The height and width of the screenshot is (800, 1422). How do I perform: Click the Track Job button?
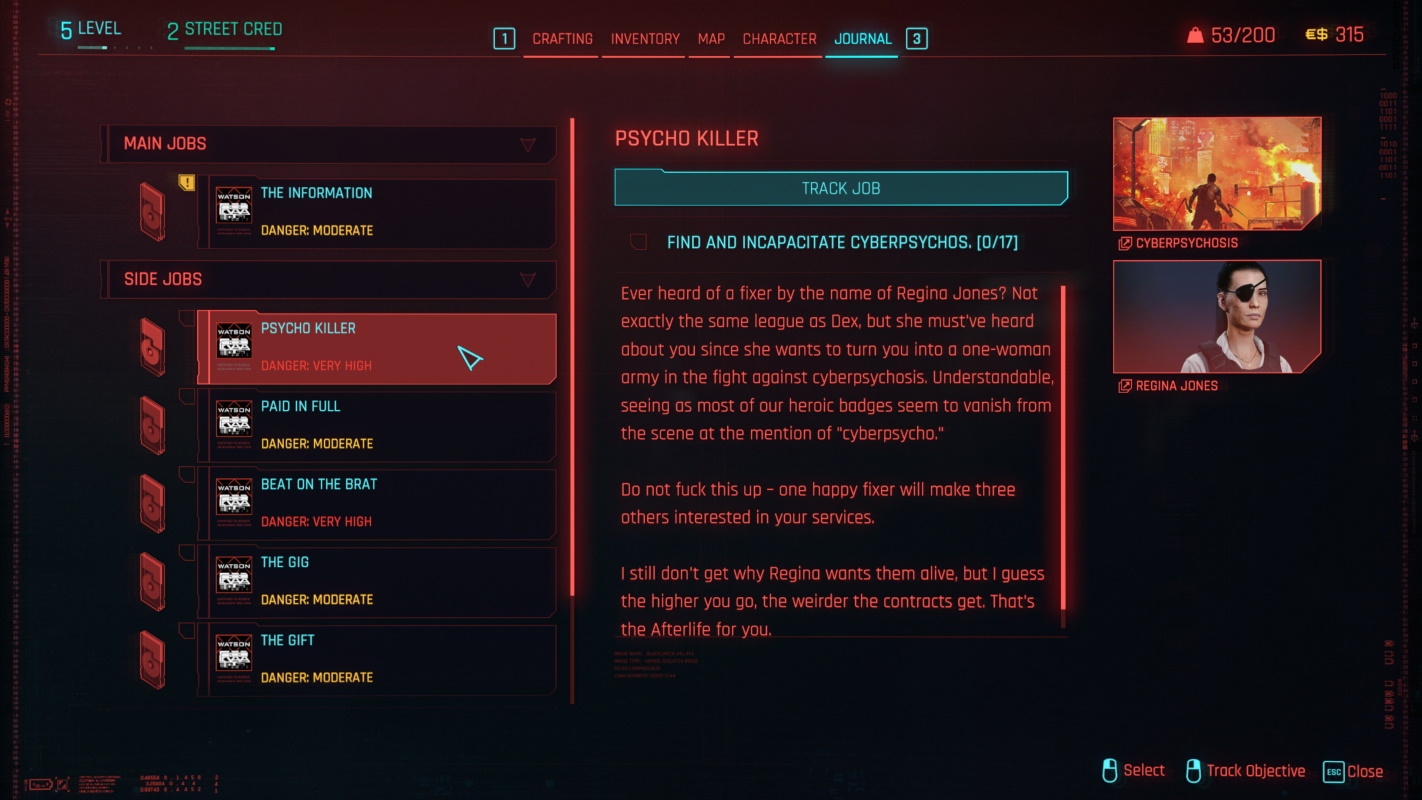[x=840, y=188]
